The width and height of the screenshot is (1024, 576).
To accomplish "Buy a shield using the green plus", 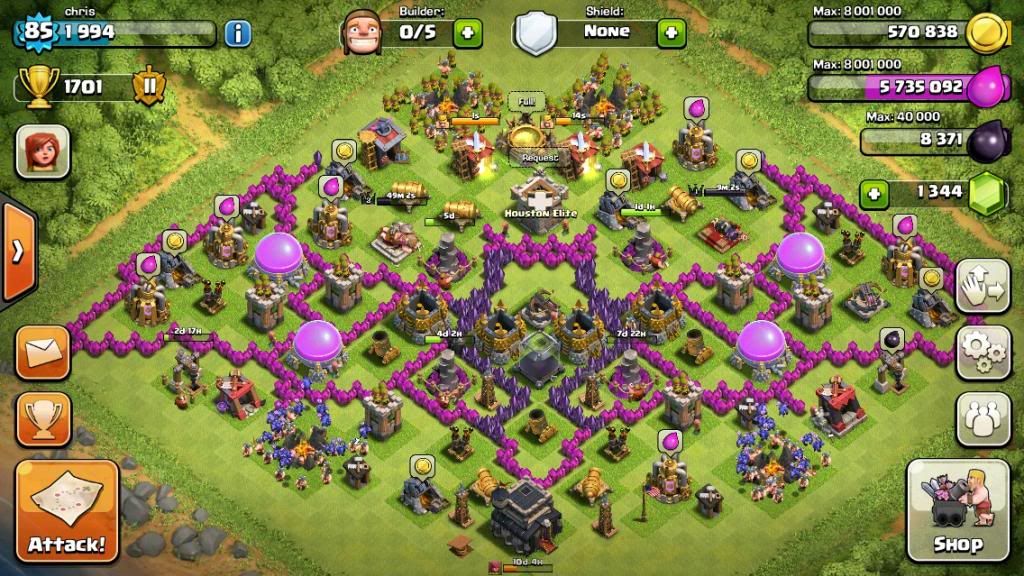I will [671, 33].
